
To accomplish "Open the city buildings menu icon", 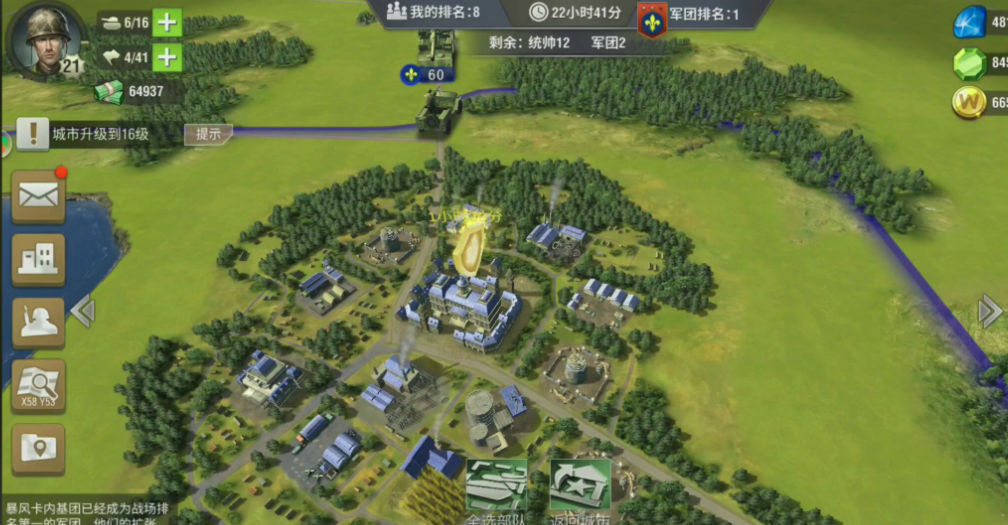I will pos(39,259).
